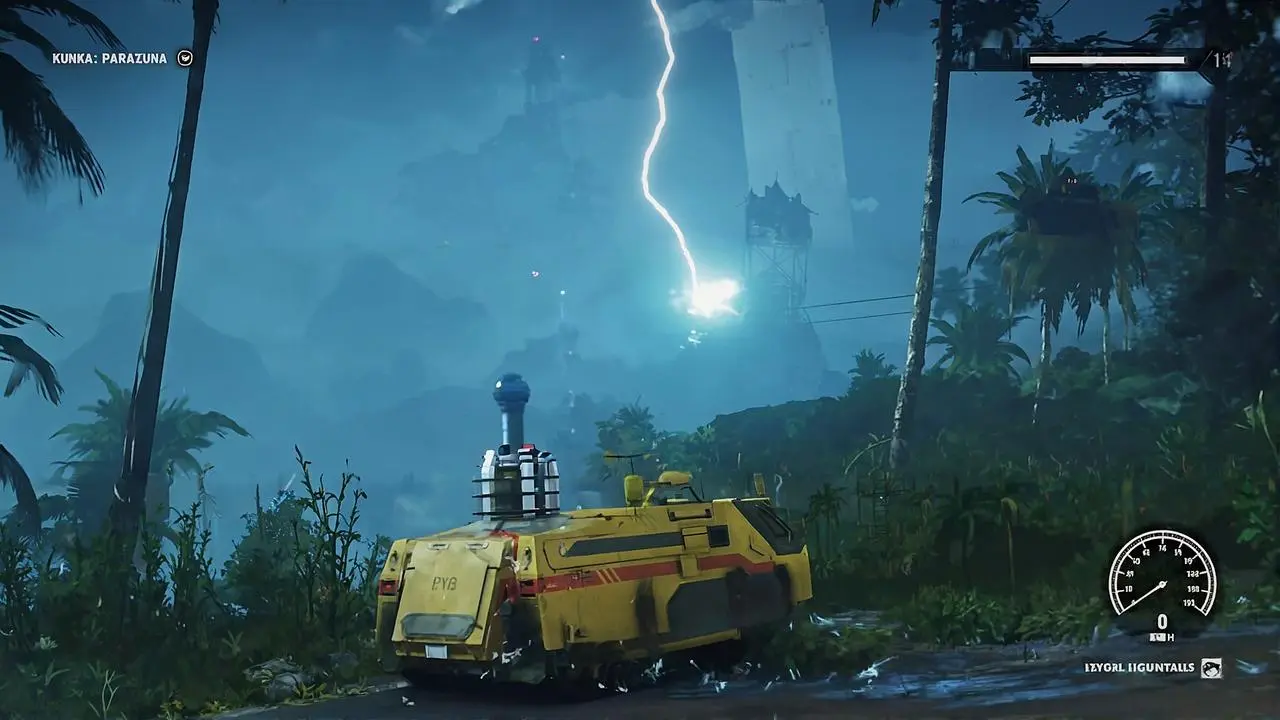Click the KUNKA: PARAZUNA region label
Image resolution: width=1280 pixels, height=720 pixels.
(107, 57)
